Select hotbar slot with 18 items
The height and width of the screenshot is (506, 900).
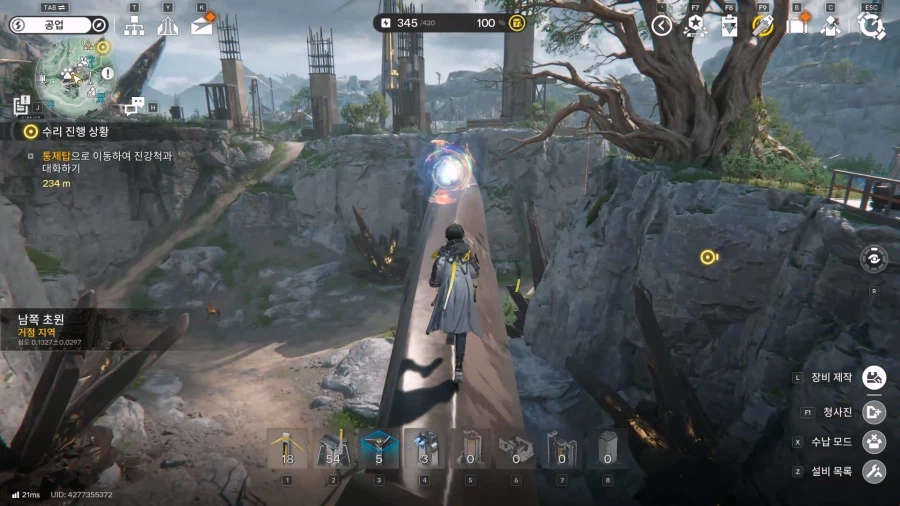coord(287,450)
